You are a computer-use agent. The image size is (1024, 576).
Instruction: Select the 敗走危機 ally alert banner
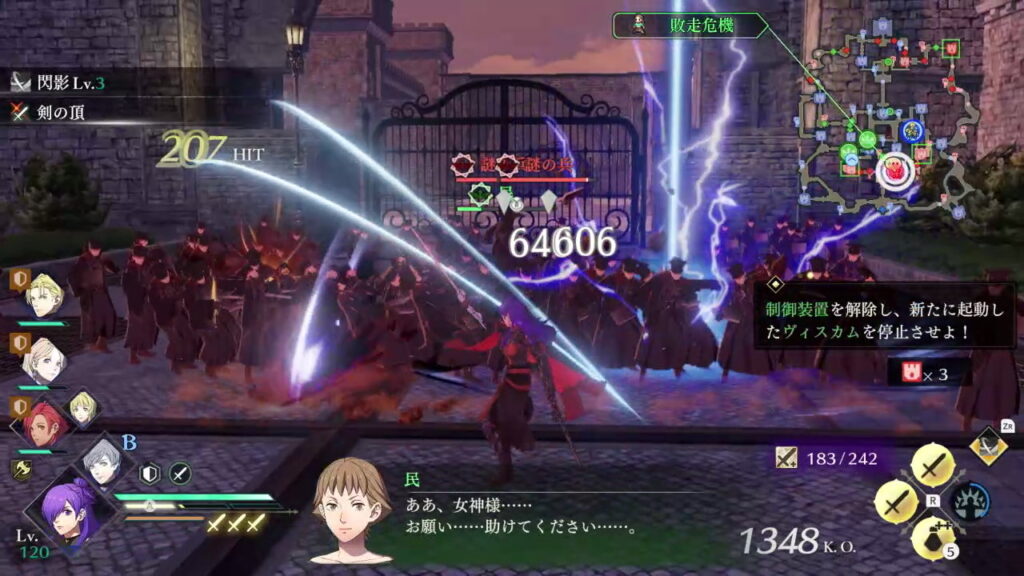coord(690,26)
